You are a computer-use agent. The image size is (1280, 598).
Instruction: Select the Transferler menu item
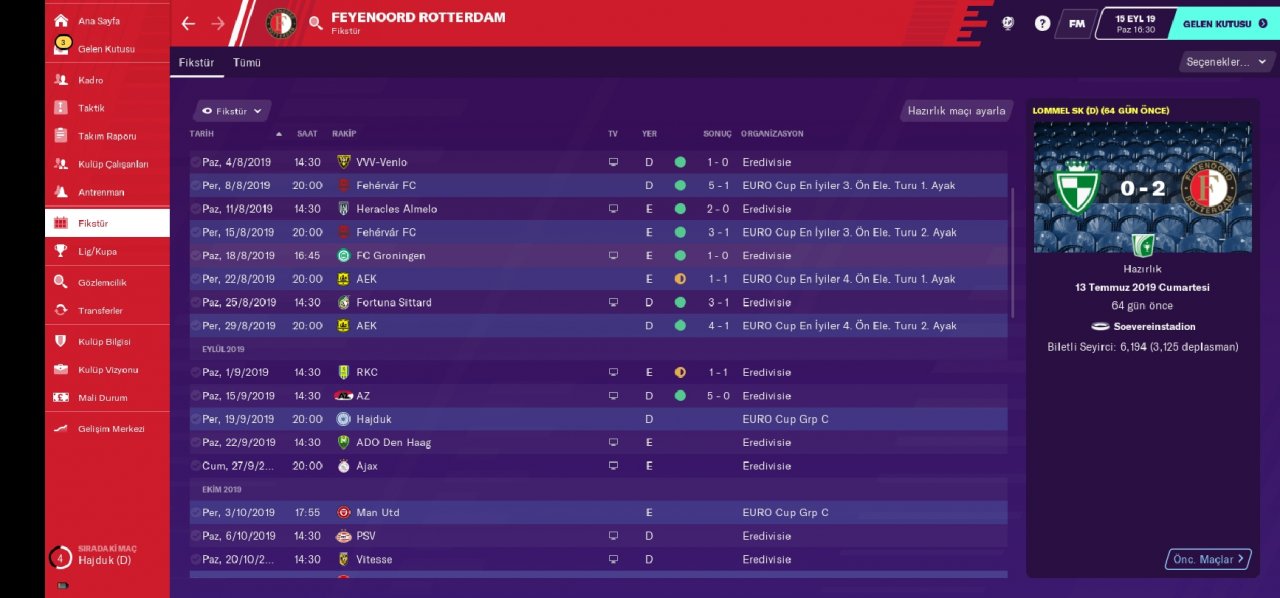pos(100,311)
